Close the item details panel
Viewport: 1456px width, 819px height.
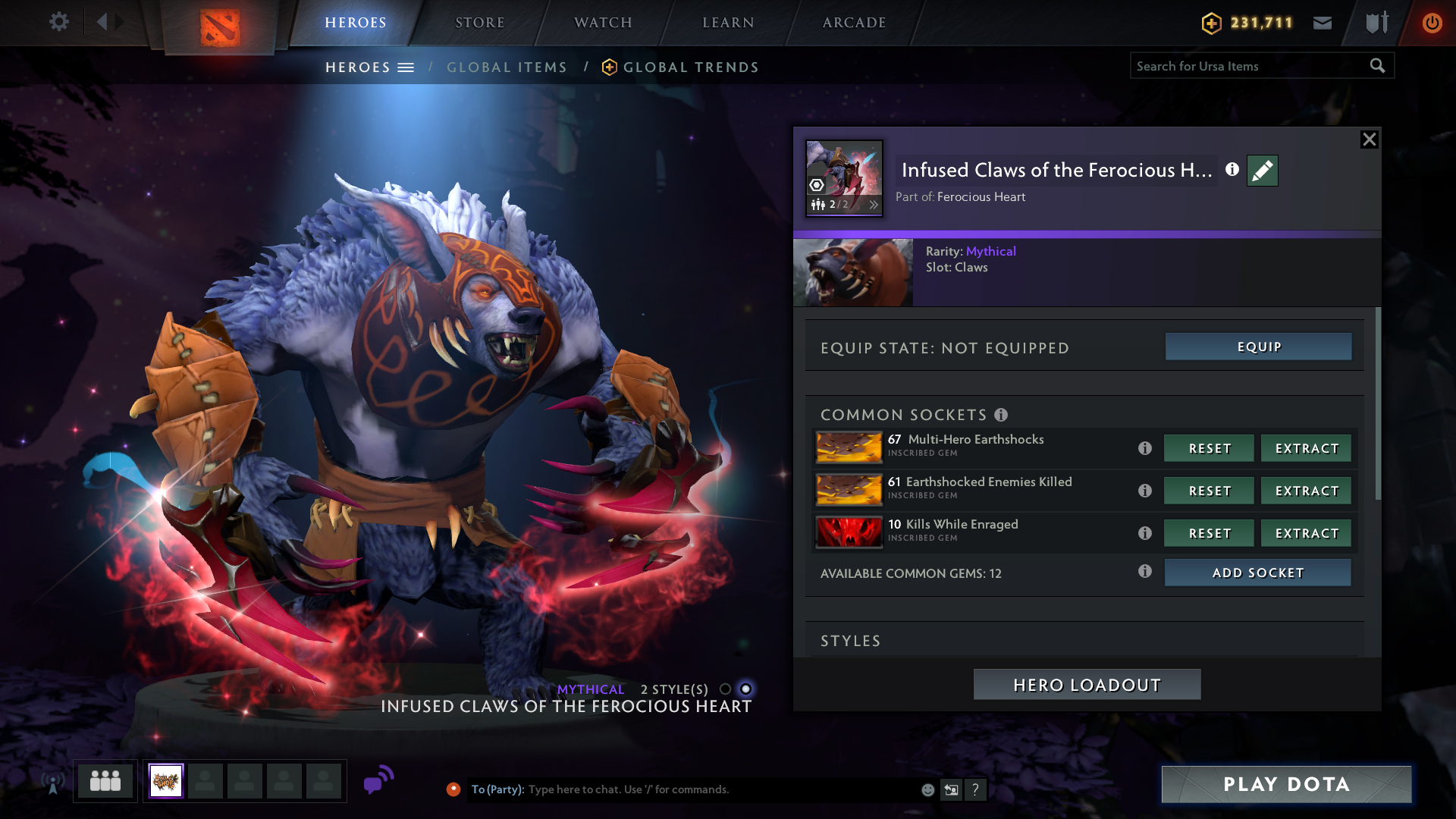tap(1369, 140)
